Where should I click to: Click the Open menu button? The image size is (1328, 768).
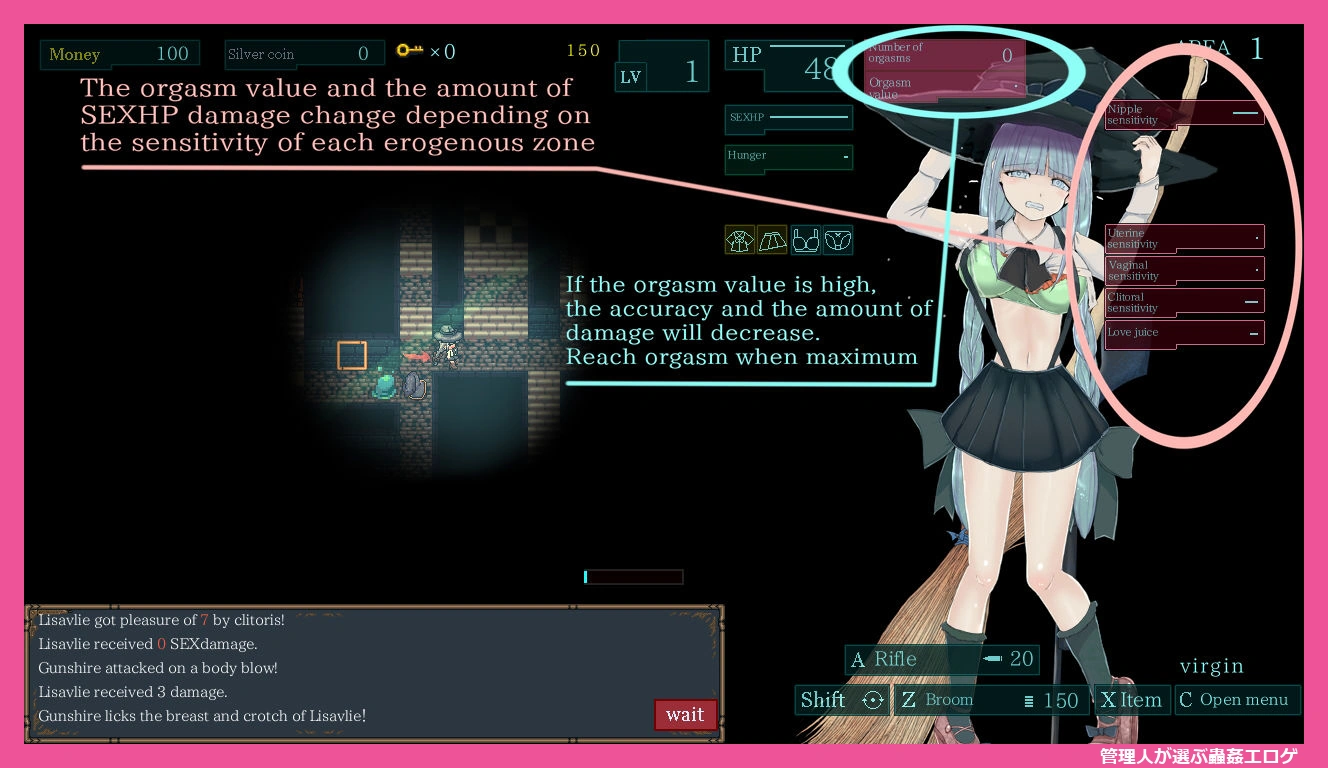click(1237, 700)
